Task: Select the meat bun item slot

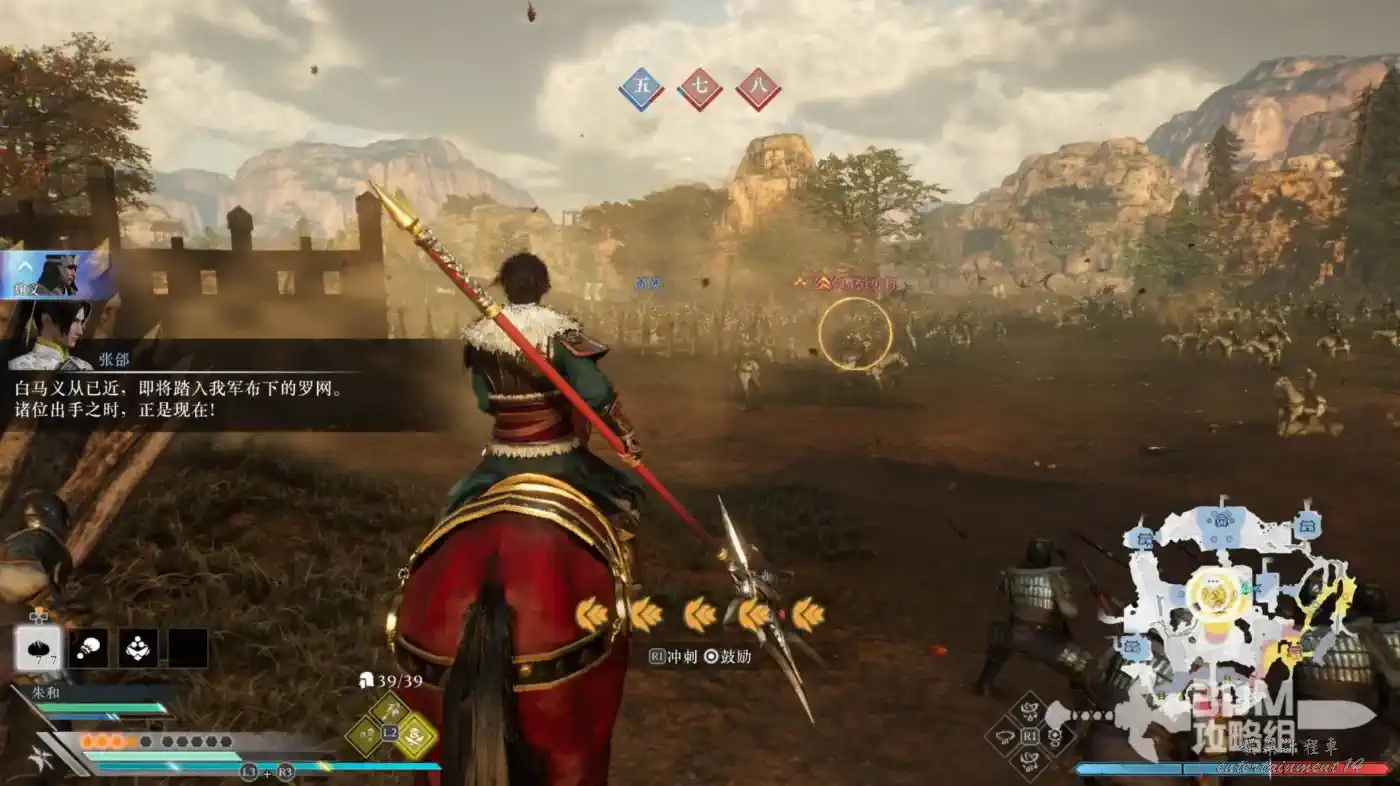Action: pos(39,648)
